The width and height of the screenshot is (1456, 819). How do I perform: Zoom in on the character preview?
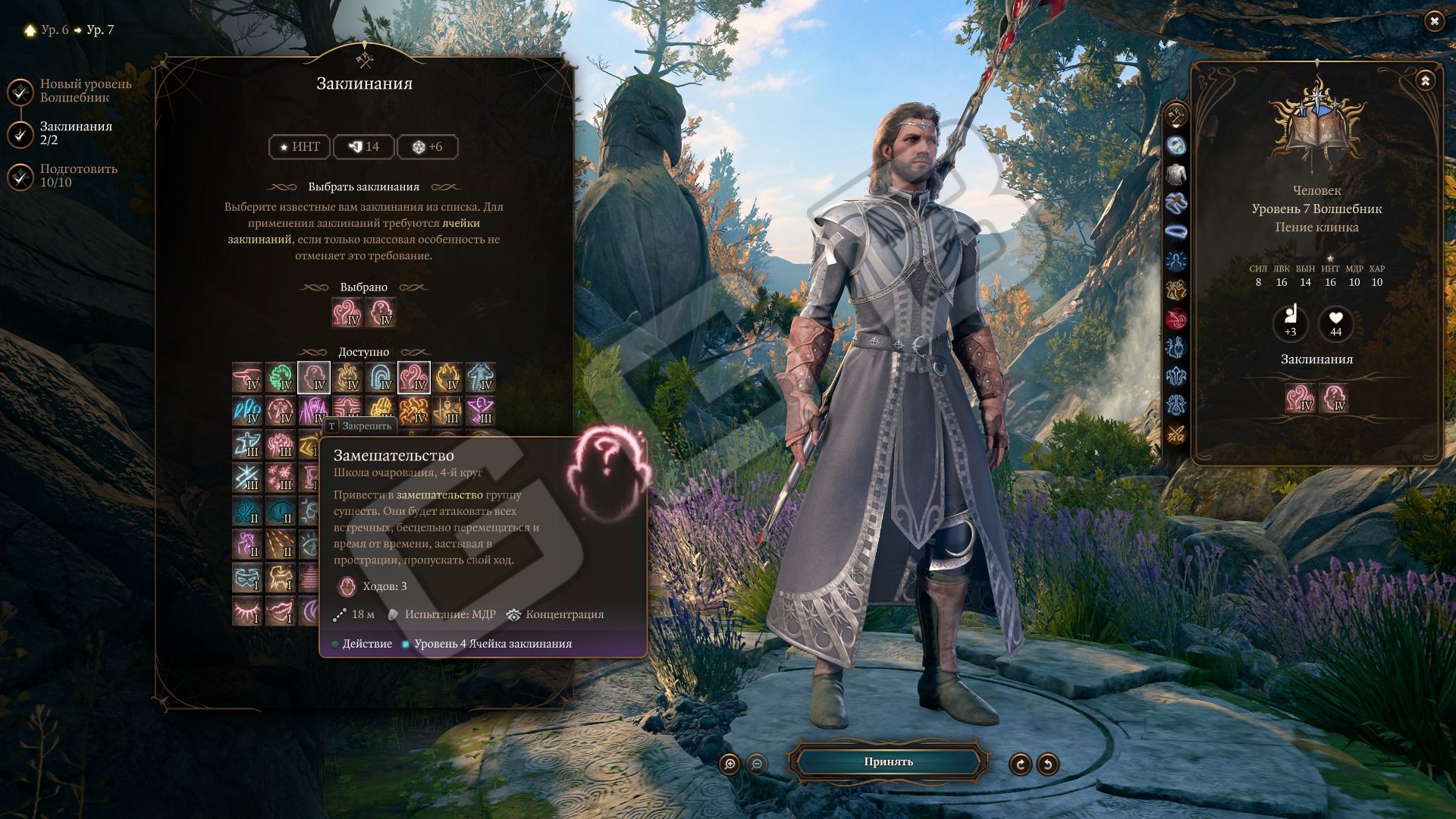pyautogui.click(x=730, y=764)
